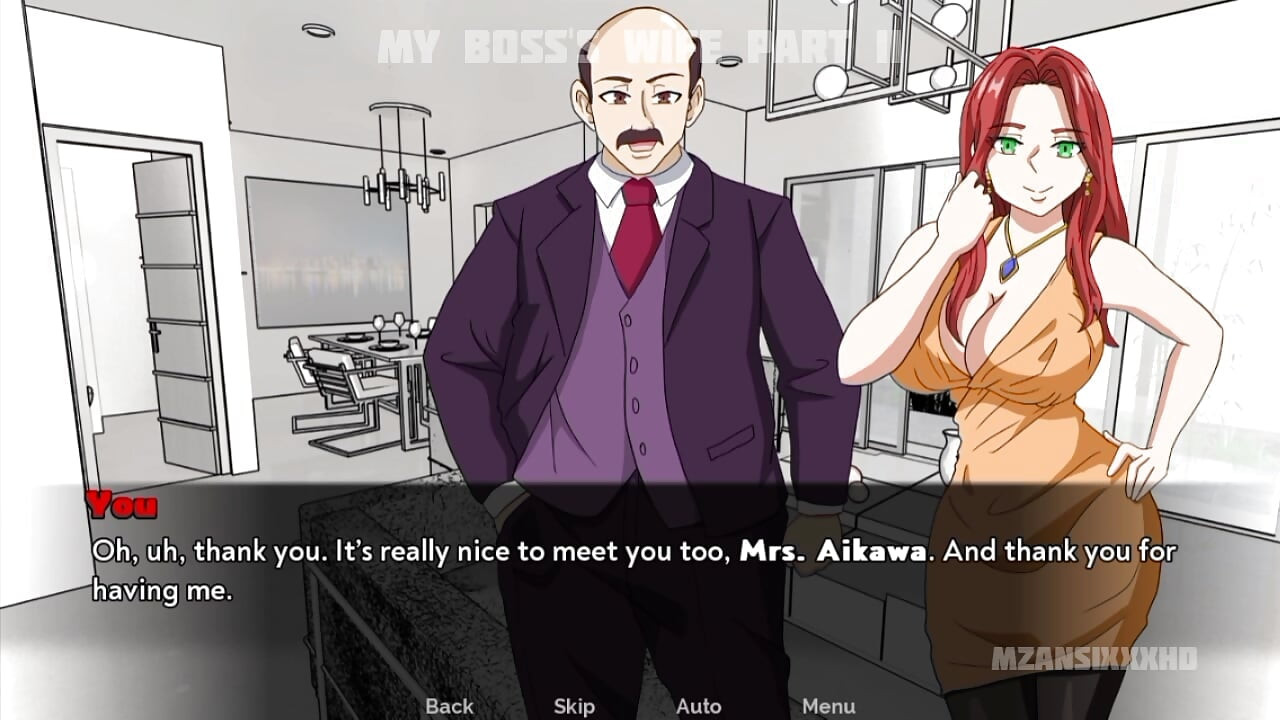The image size is (1280, 720).
Task: Enable Auto mode
Action: coord(699,706)
